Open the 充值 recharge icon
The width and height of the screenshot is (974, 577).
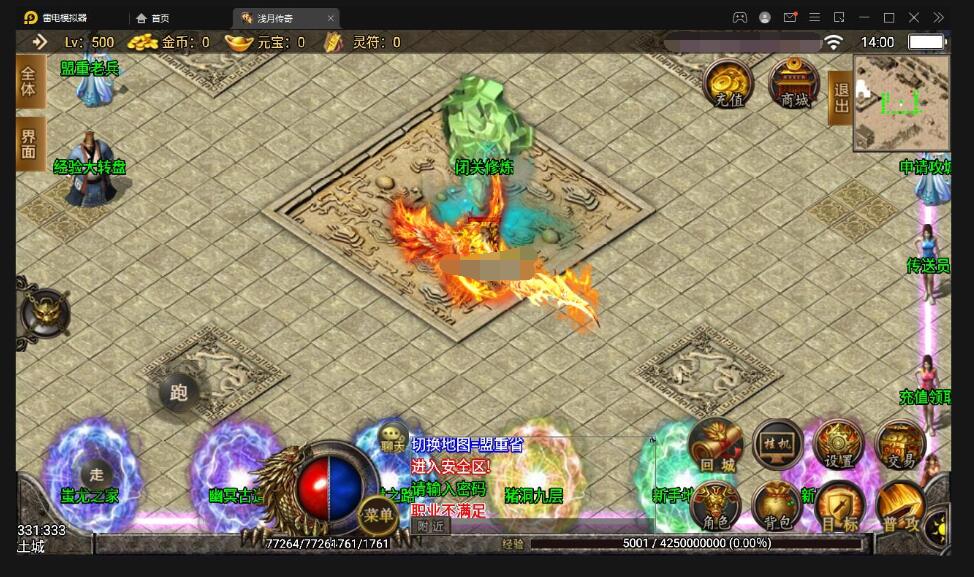pyautogui.click(x=727, y=83)
